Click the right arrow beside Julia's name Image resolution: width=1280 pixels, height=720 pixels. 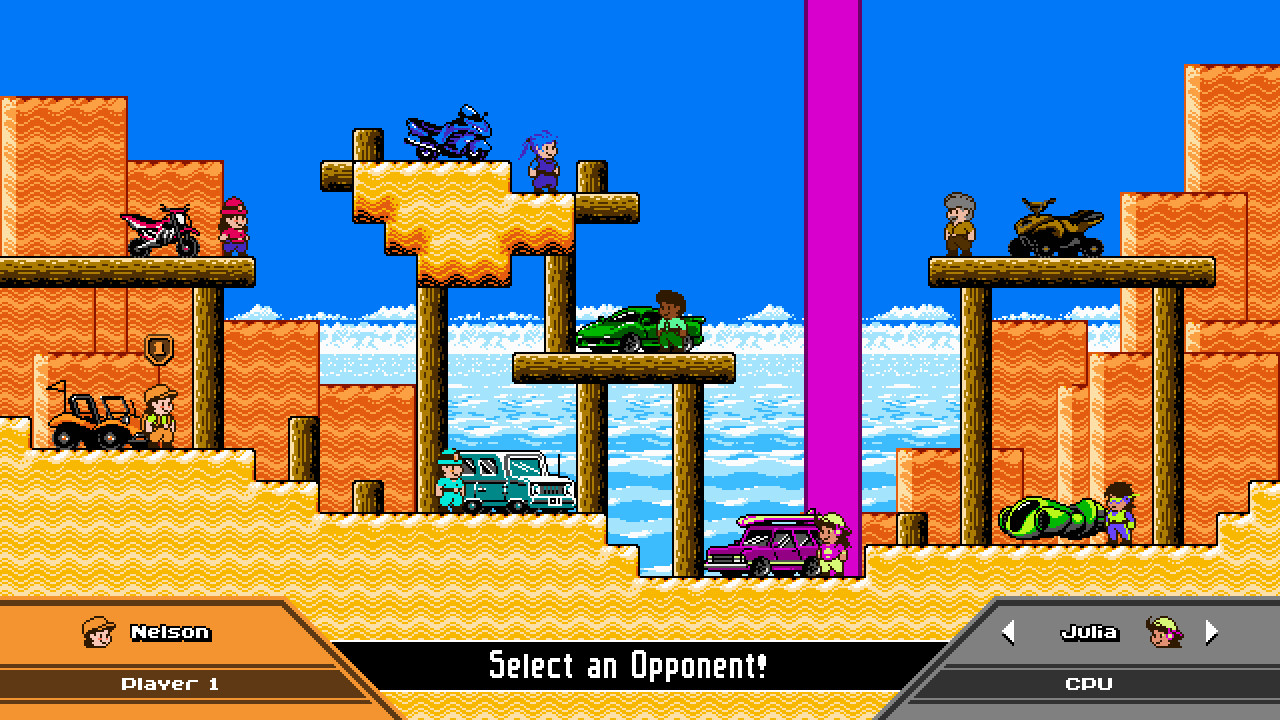click(x=1210, y=632)
